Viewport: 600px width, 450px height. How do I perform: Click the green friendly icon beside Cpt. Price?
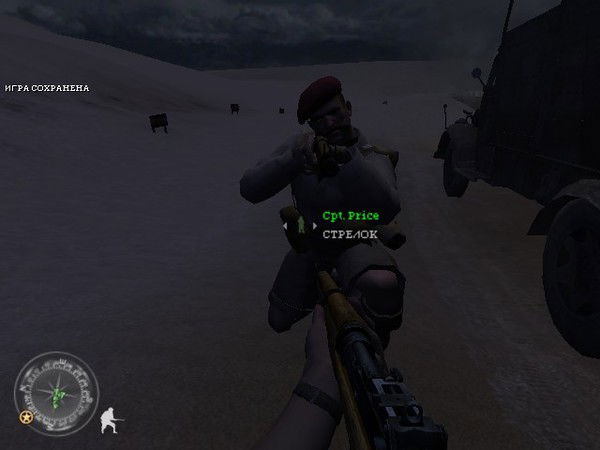[300, 226]
